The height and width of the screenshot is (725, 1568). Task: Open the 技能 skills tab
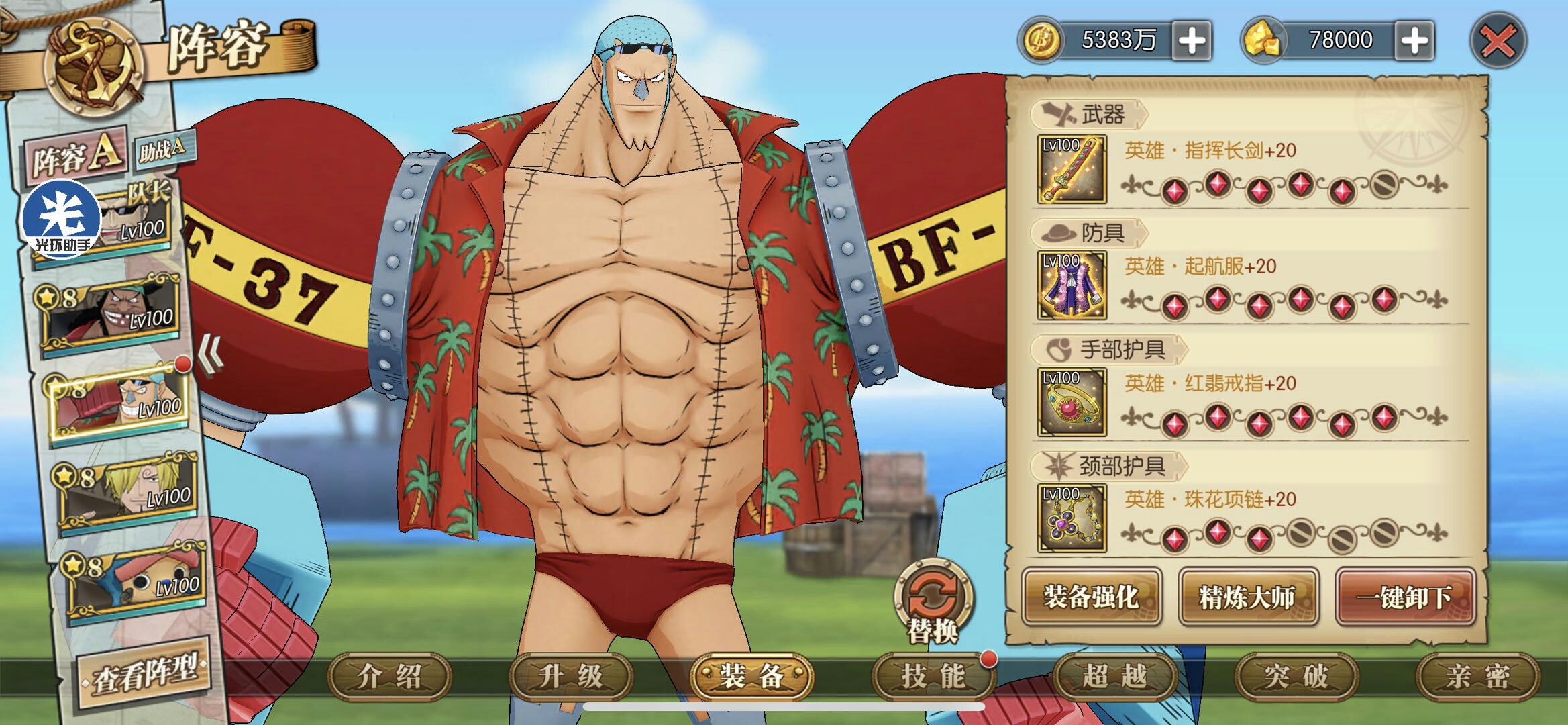tap(933, 676)
